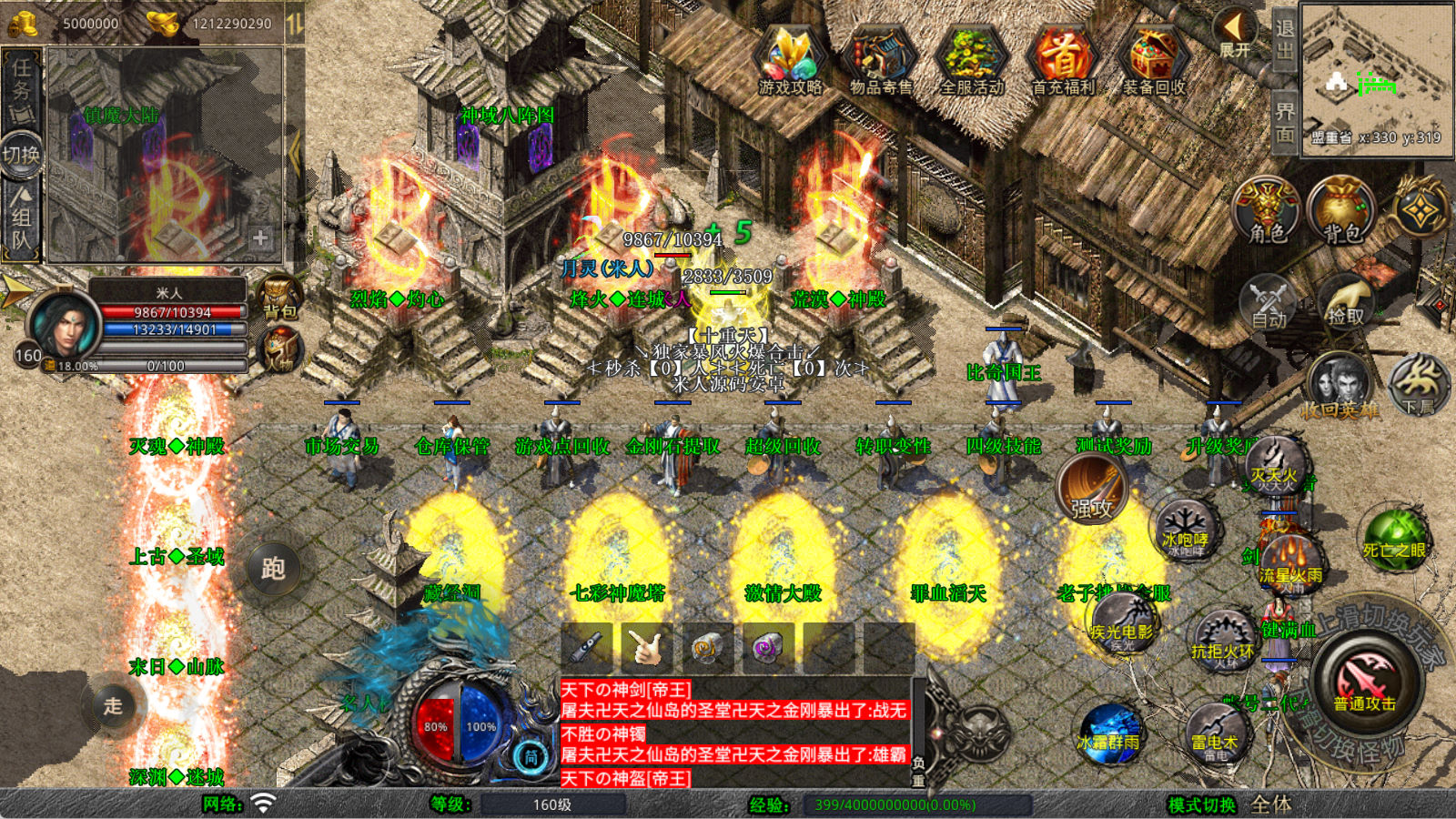Open the round 背包 bag button beside 角色
This screenshot has width=1456, height=819.
click(x=1341, y=211)
